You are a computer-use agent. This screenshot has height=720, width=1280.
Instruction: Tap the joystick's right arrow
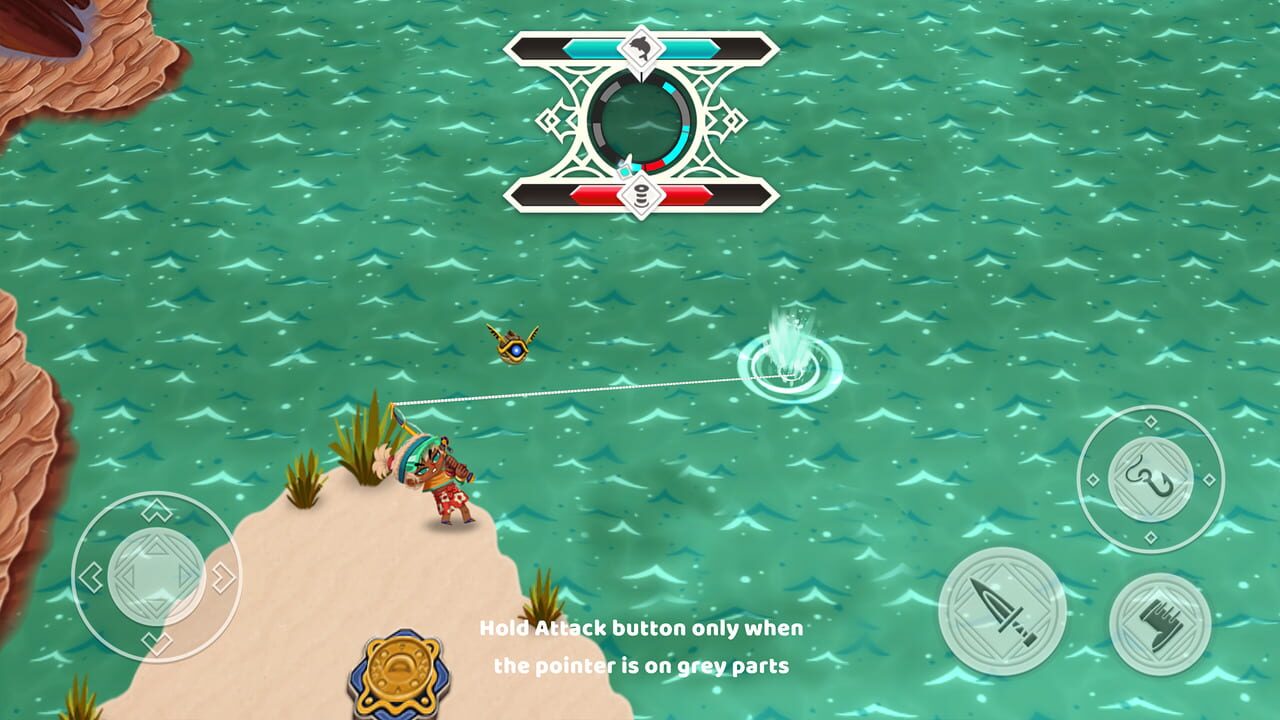(x=222, y=577)
